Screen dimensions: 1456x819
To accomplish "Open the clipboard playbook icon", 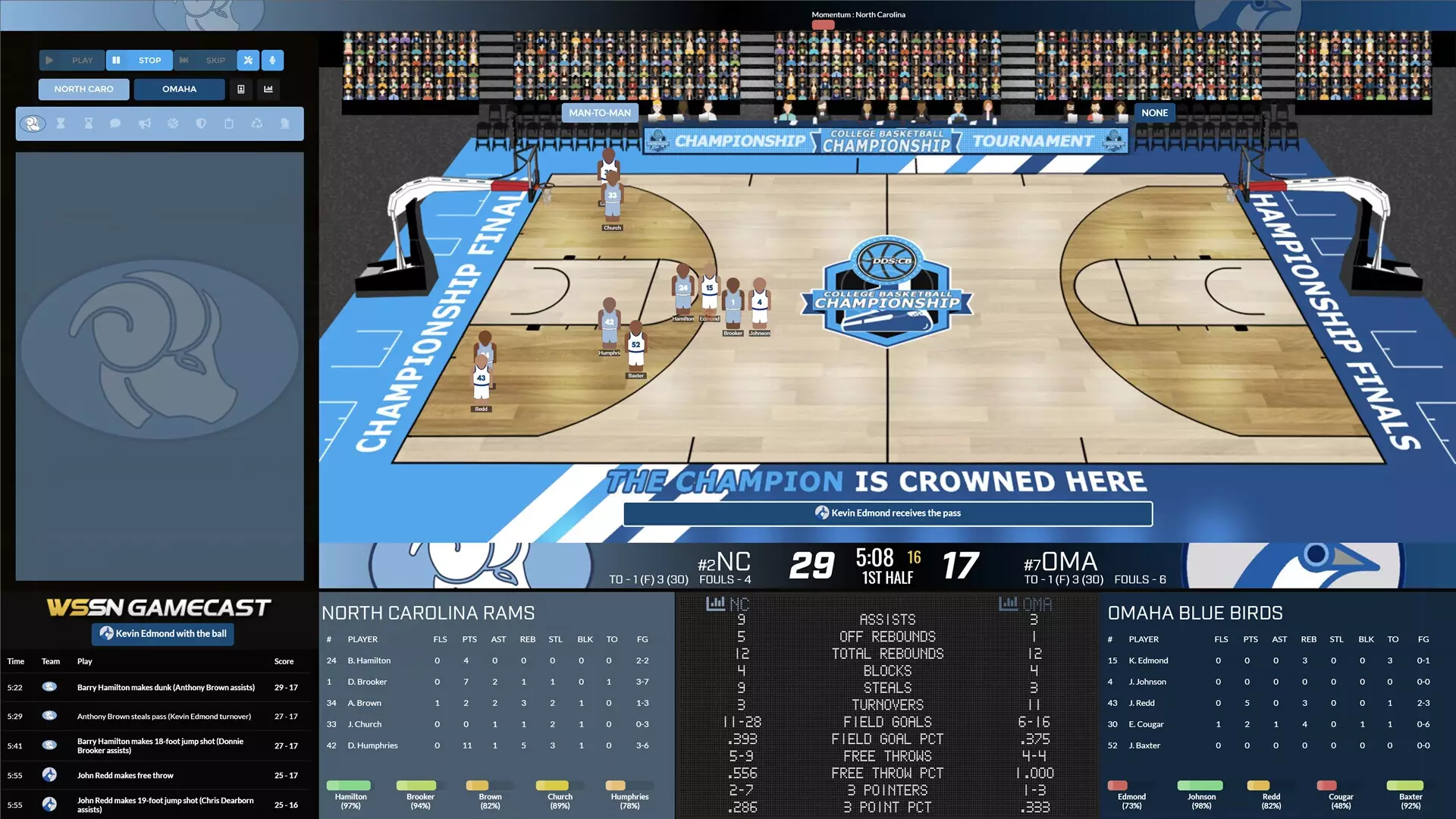I will tap(229, 124).
